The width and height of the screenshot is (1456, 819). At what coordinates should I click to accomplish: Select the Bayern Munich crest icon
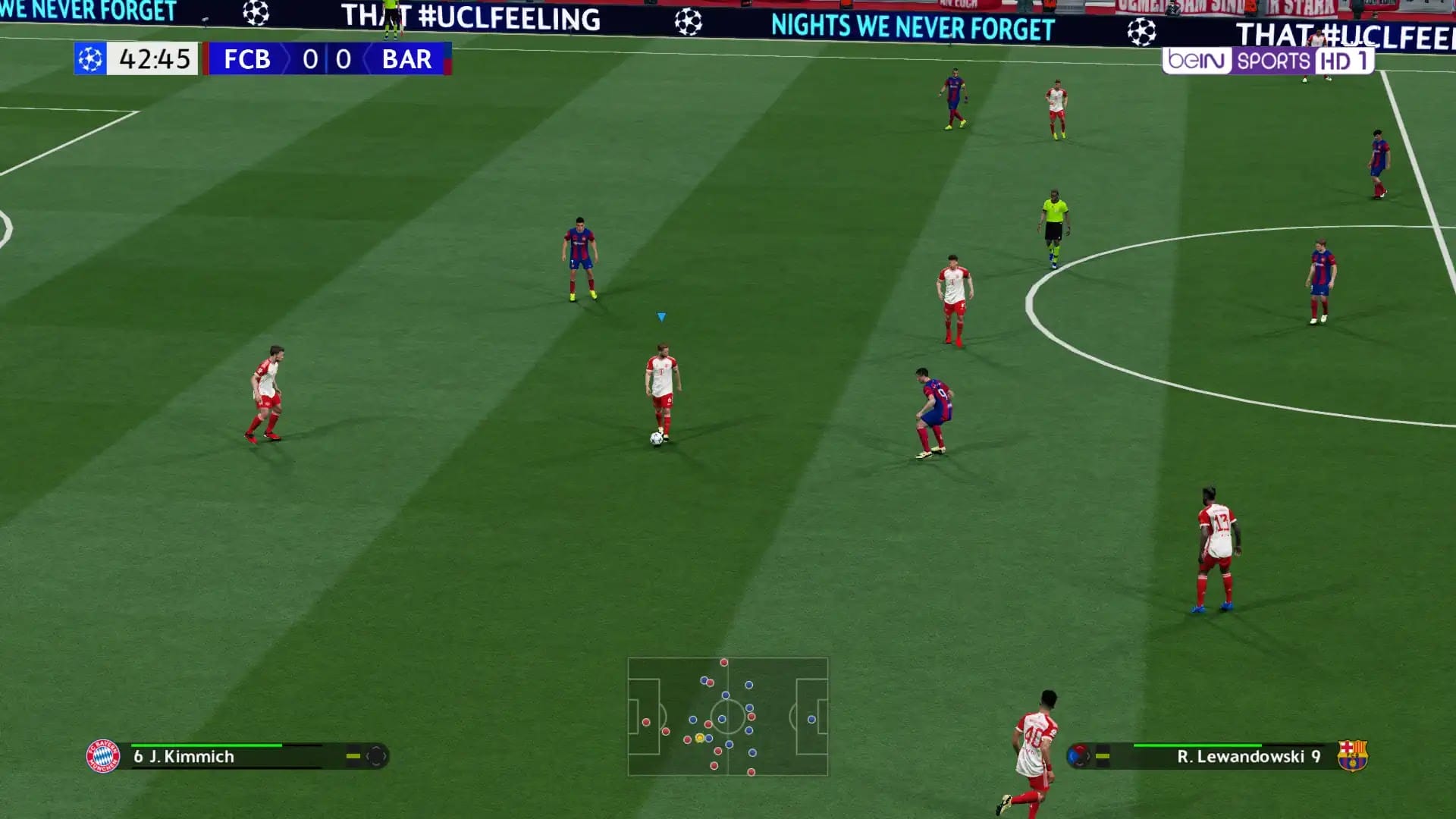[103, 756]
